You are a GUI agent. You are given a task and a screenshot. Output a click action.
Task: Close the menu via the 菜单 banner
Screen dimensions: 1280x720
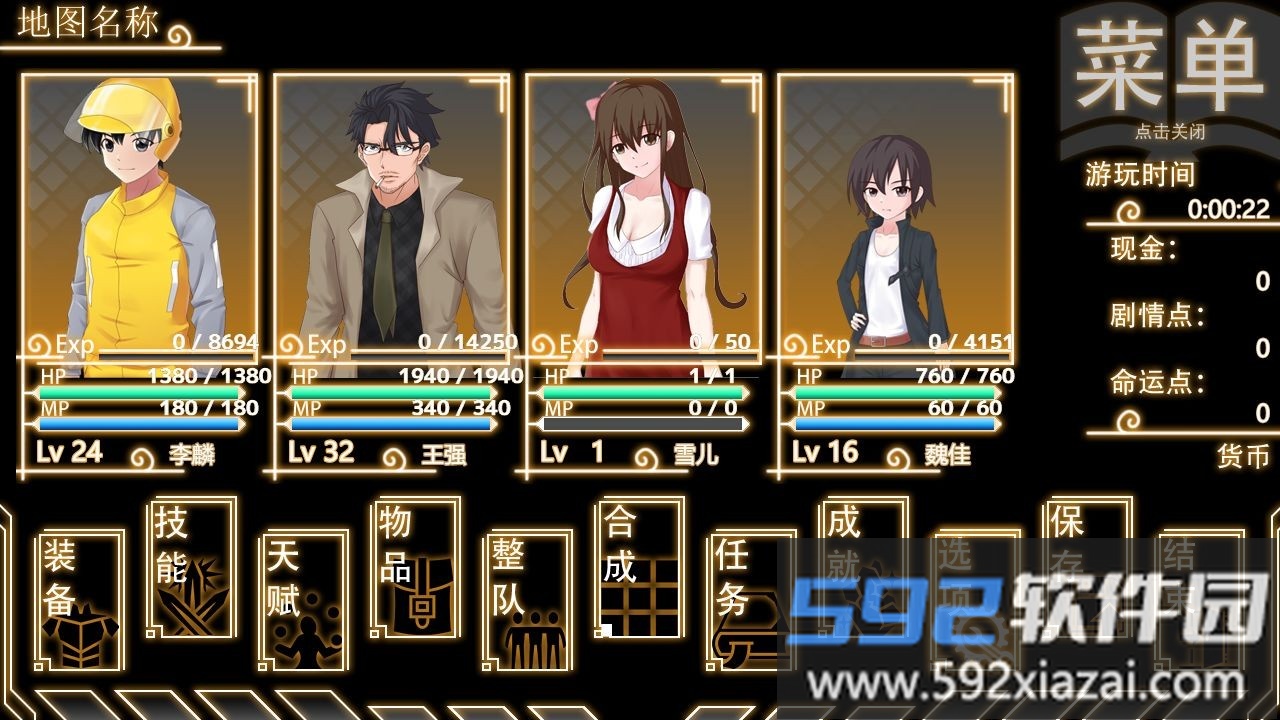coord(1168,75)
